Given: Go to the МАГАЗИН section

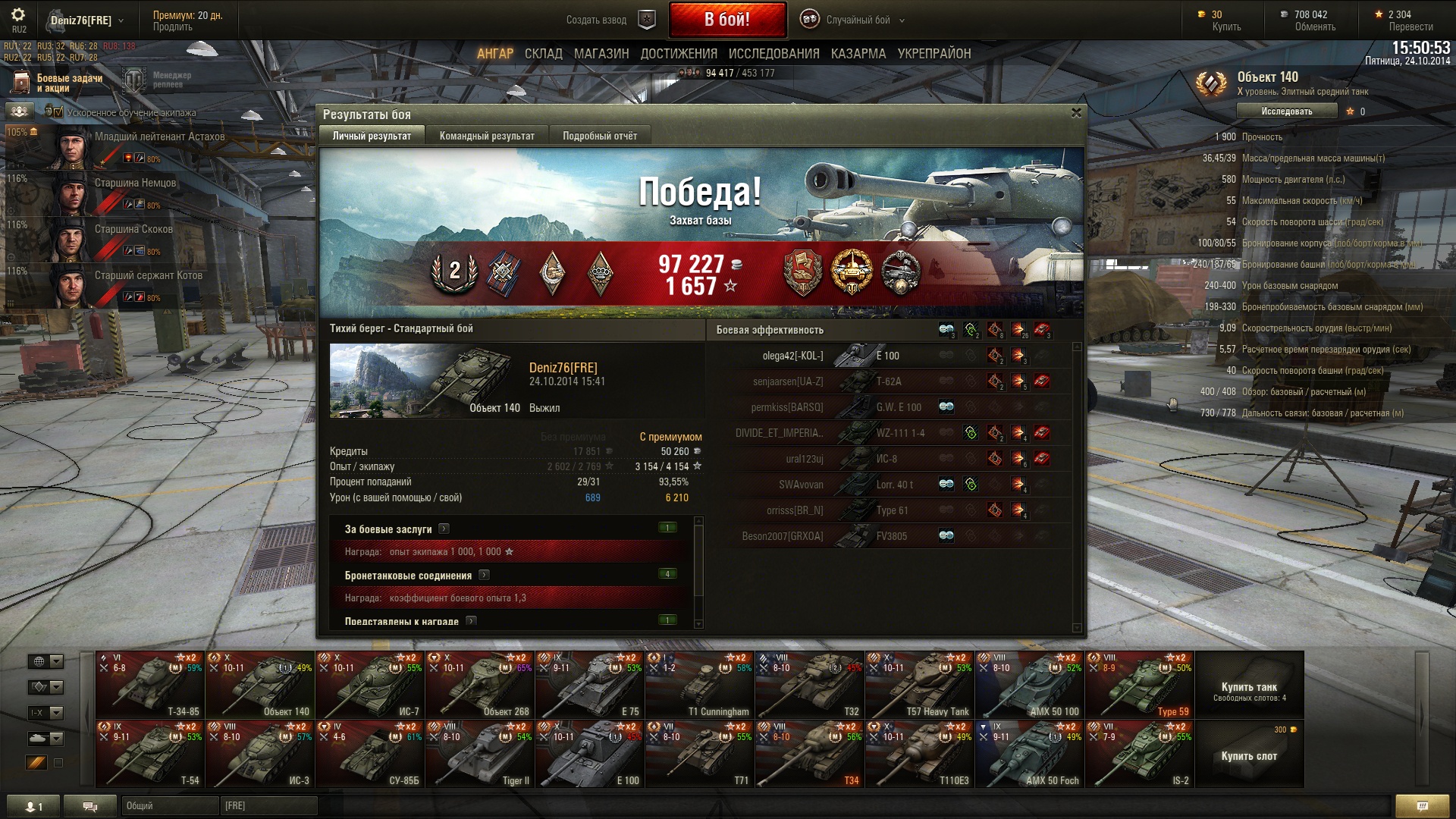Looking at the screenshot, I should click(601, 54).
